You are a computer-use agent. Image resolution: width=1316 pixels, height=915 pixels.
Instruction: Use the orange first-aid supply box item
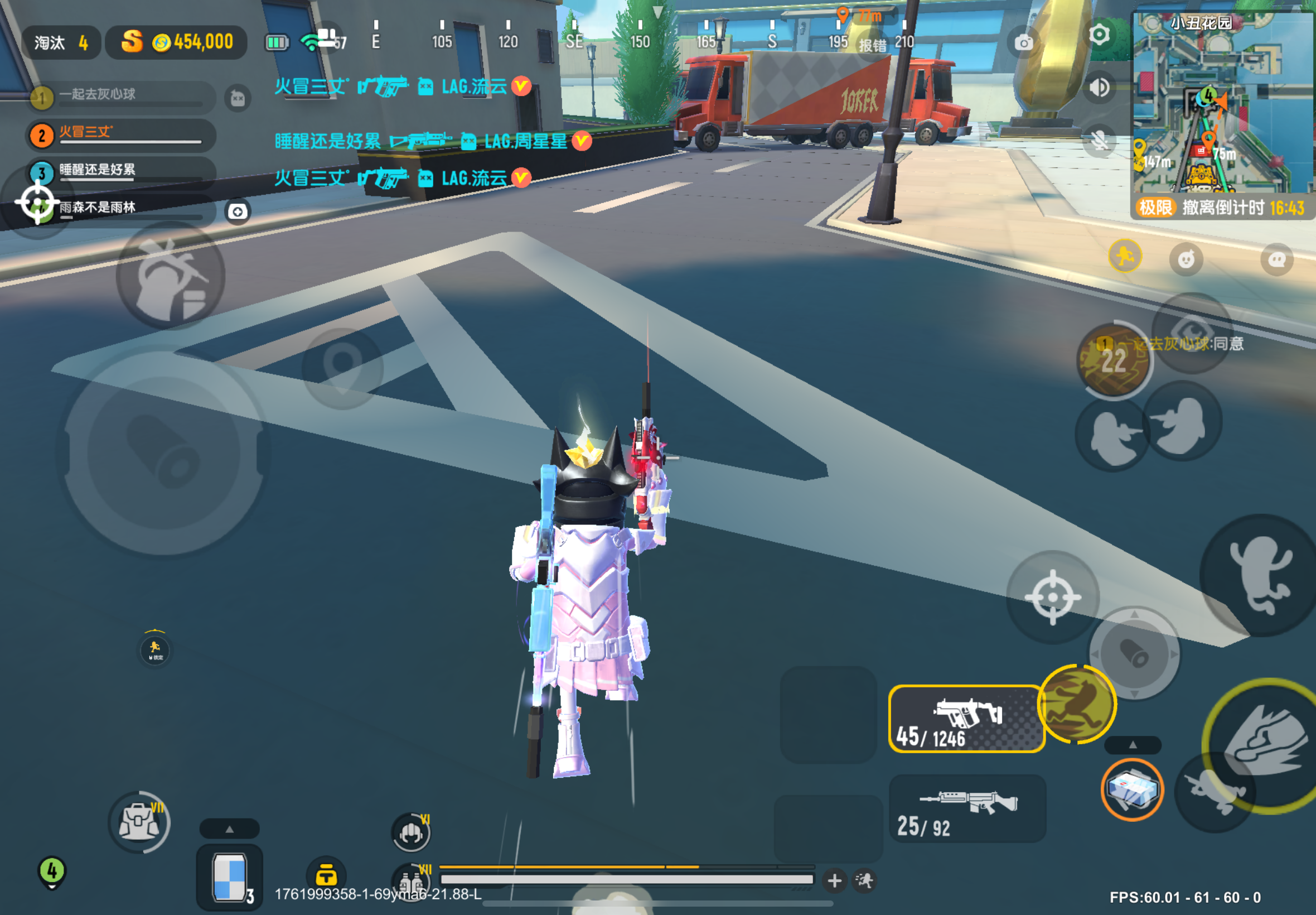click(1131, 789)
